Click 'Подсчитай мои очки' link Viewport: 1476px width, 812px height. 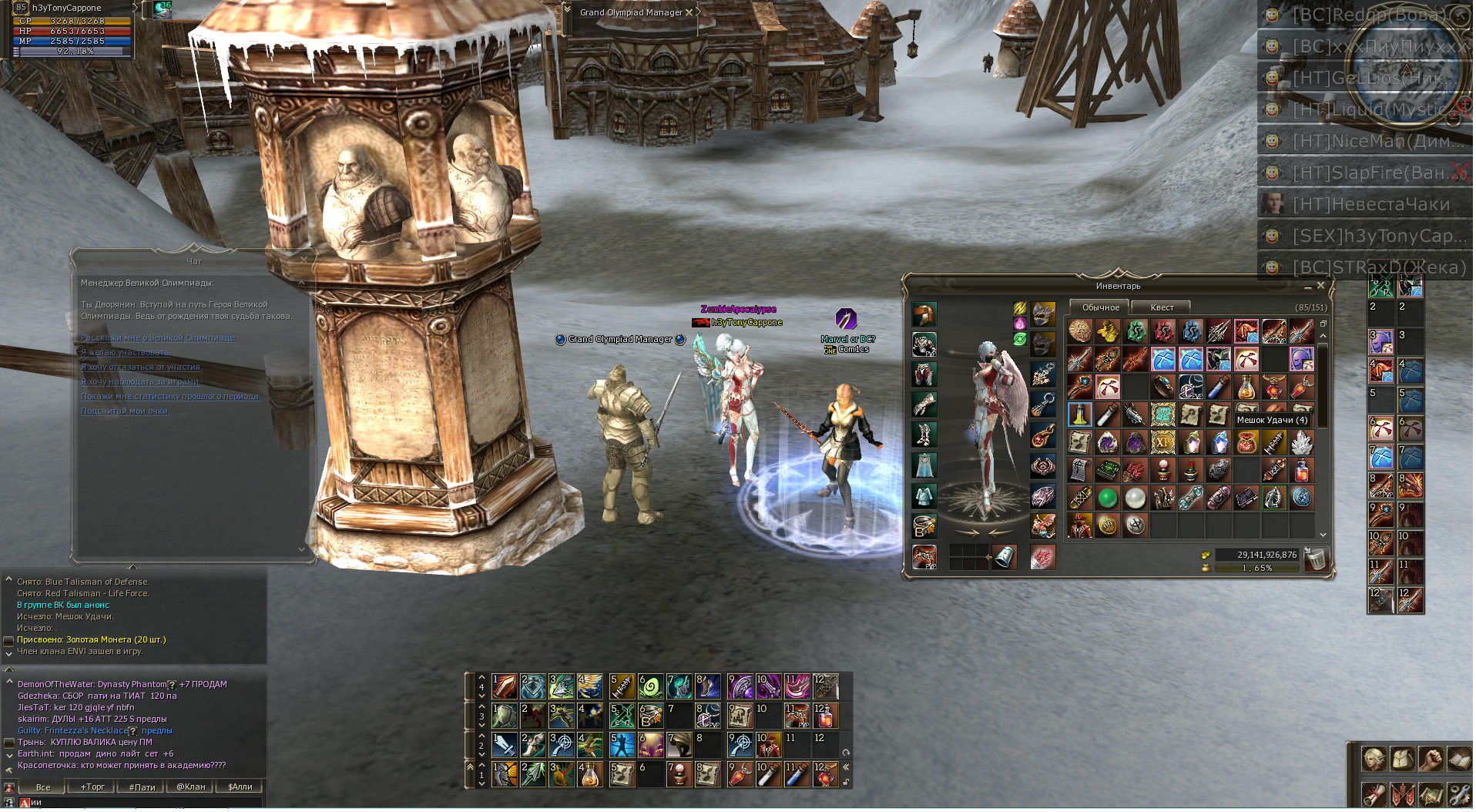pos(125,411)
